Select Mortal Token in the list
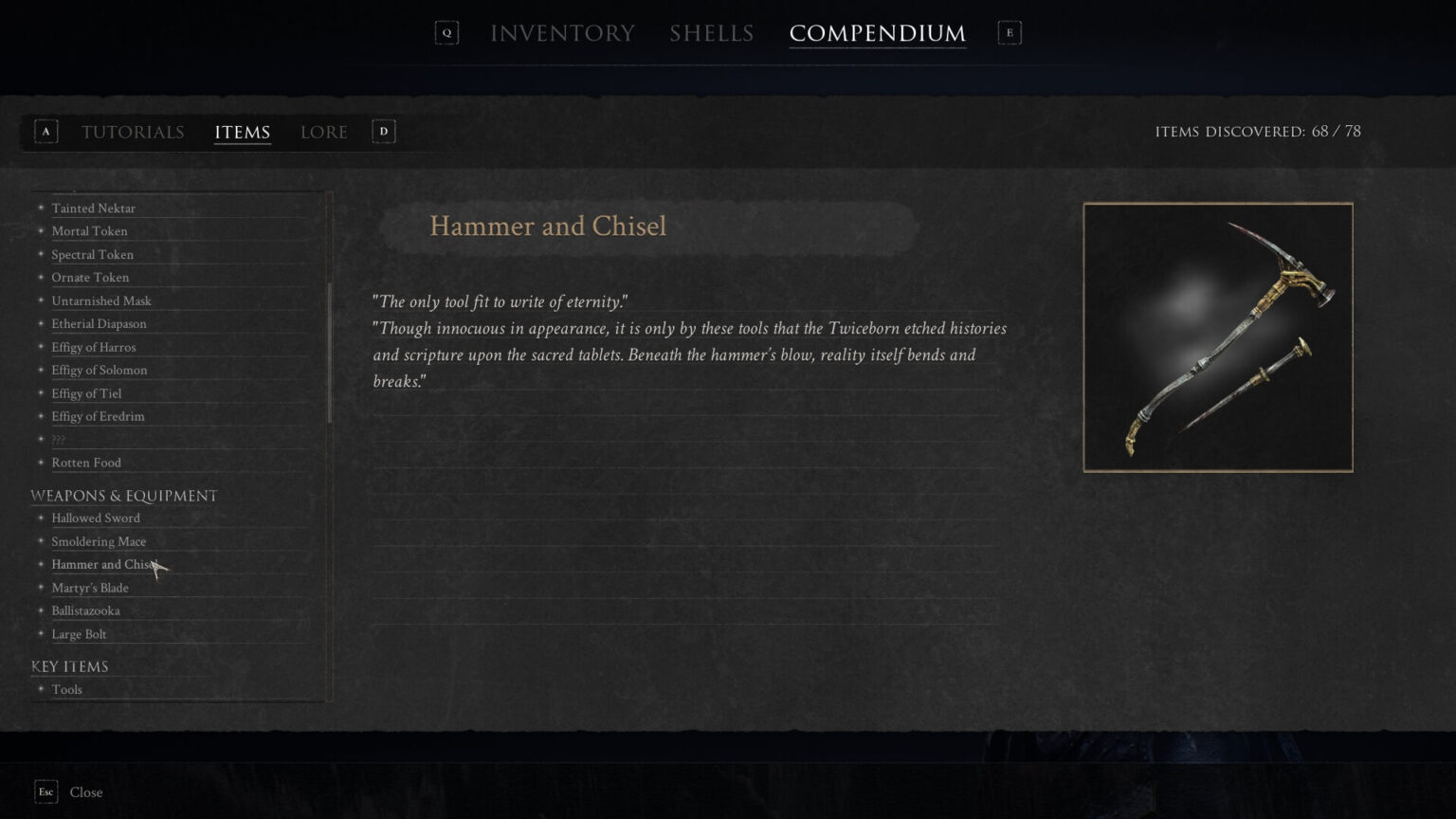 click(89, 231)
